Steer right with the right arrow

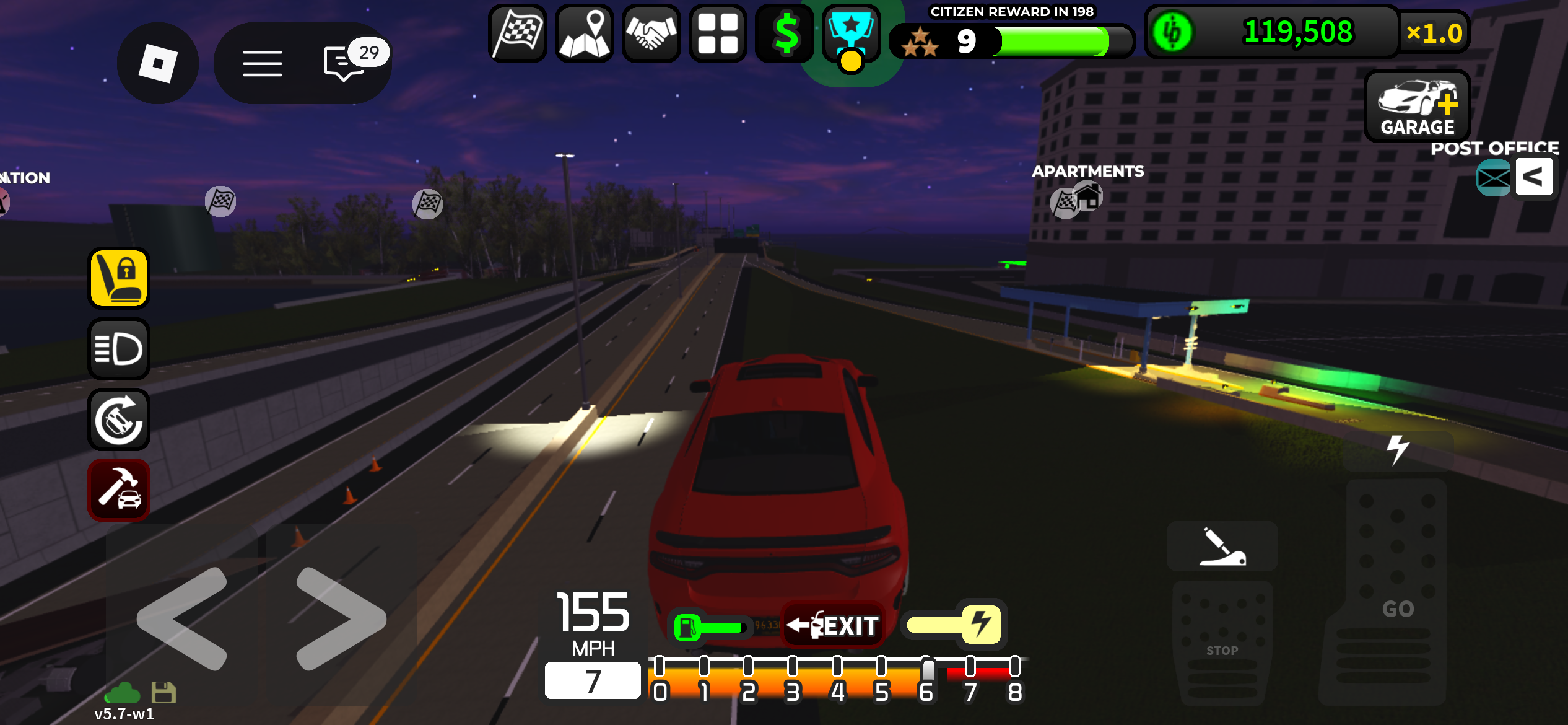(341, 618)
